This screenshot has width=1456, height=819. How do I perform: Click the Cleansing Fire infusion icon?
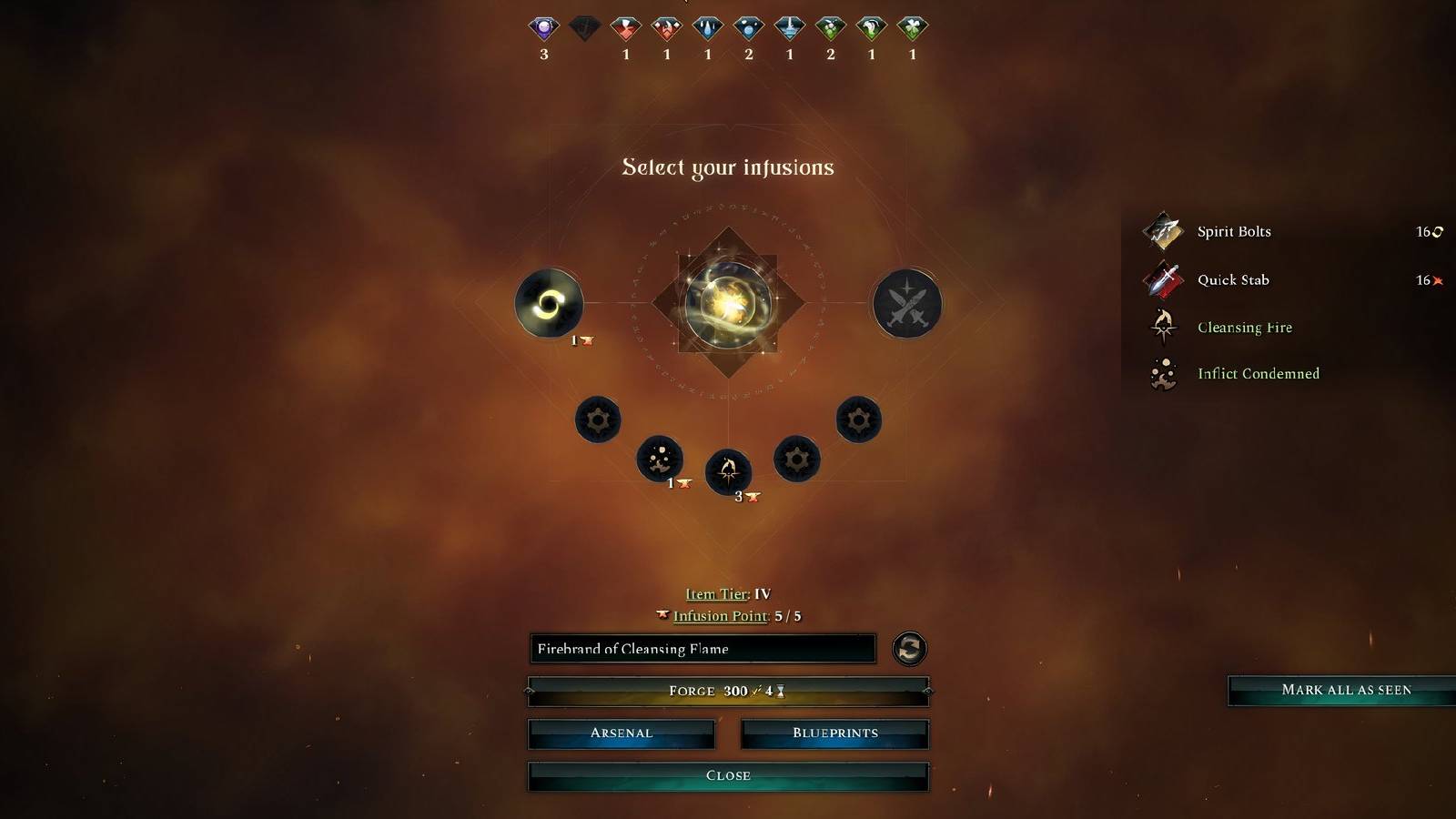pyautogui.click(x=1162, y=327)
